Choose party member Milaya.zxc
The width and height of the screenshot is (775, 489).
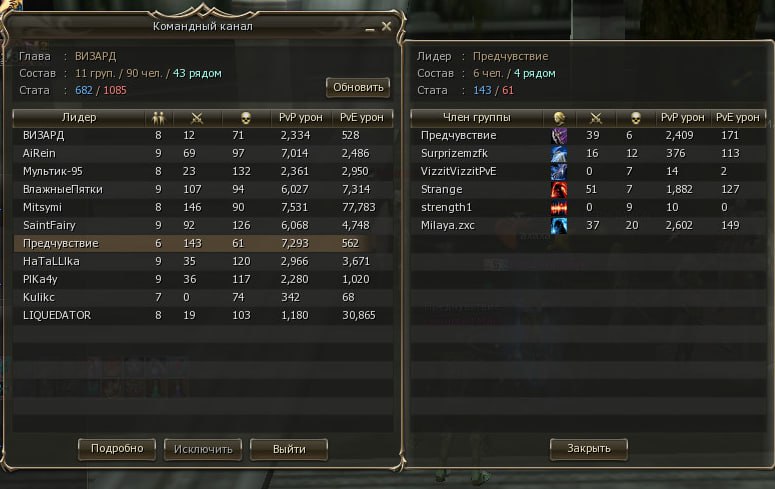pyautogui.click(x=580, y=225)
